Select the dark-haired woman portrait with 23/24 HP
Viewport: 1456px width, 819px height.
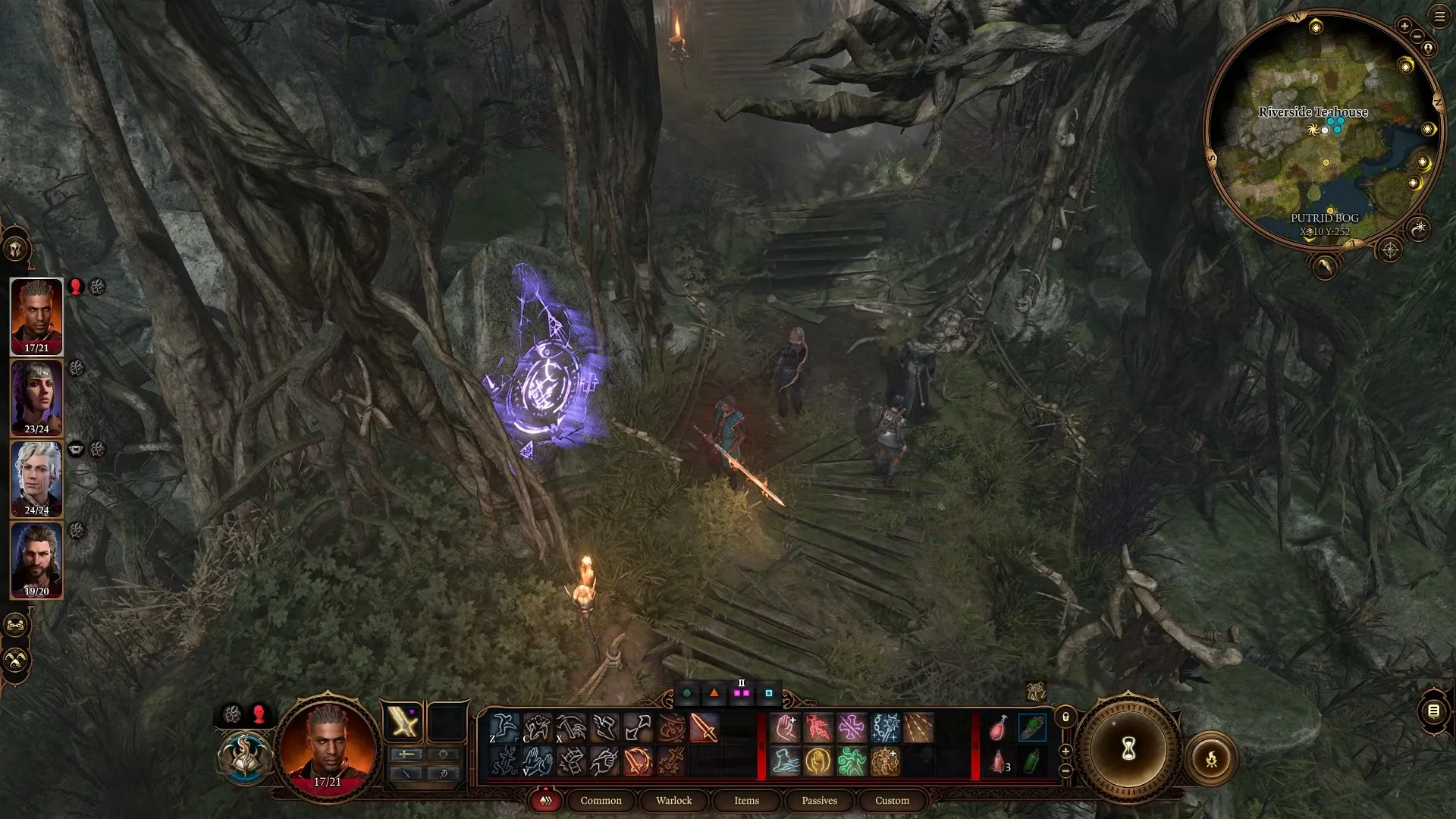point(36,397)
